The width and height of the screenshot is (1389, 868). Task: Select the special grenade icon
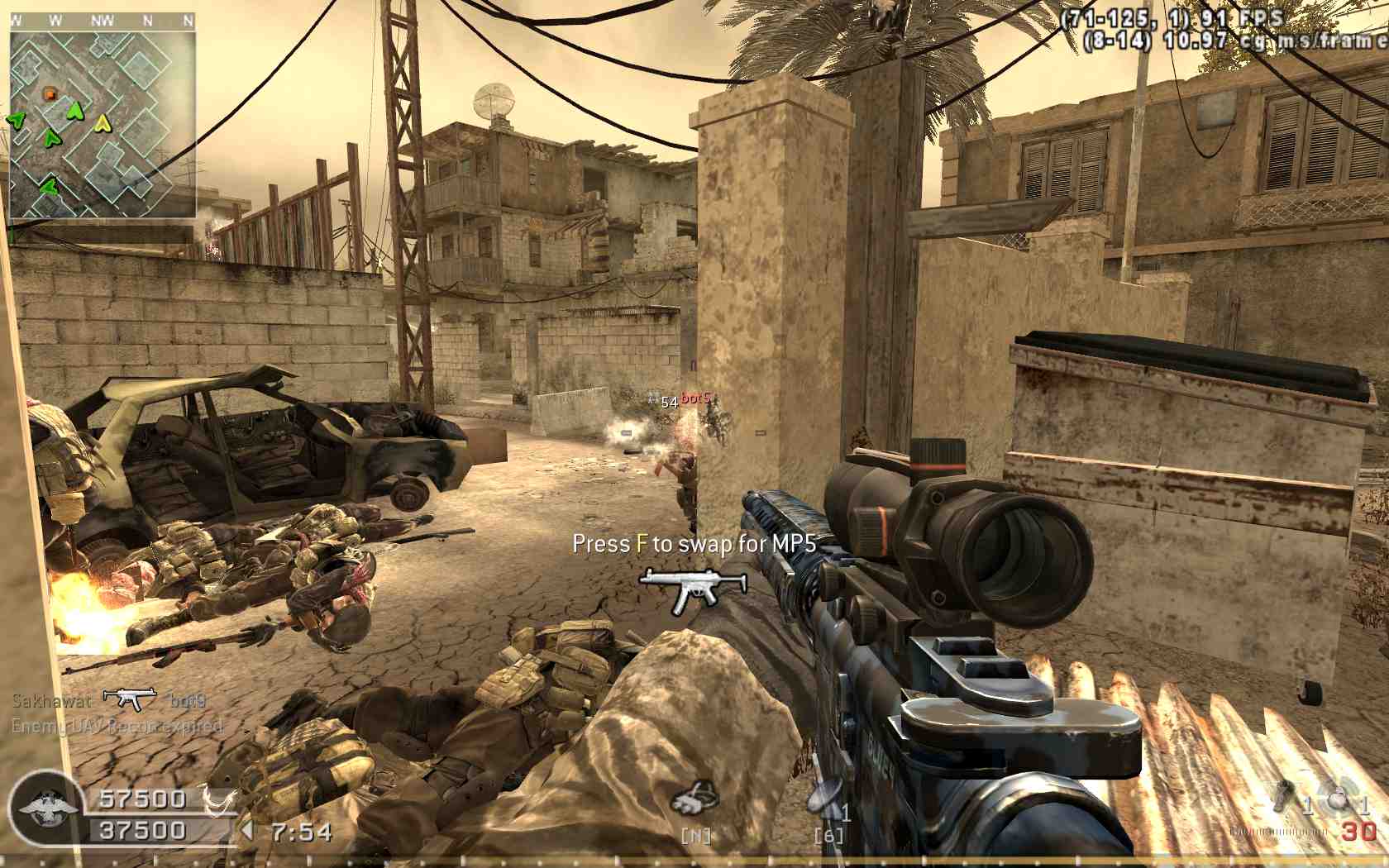pyautogui.click(x=1284, y=795)
